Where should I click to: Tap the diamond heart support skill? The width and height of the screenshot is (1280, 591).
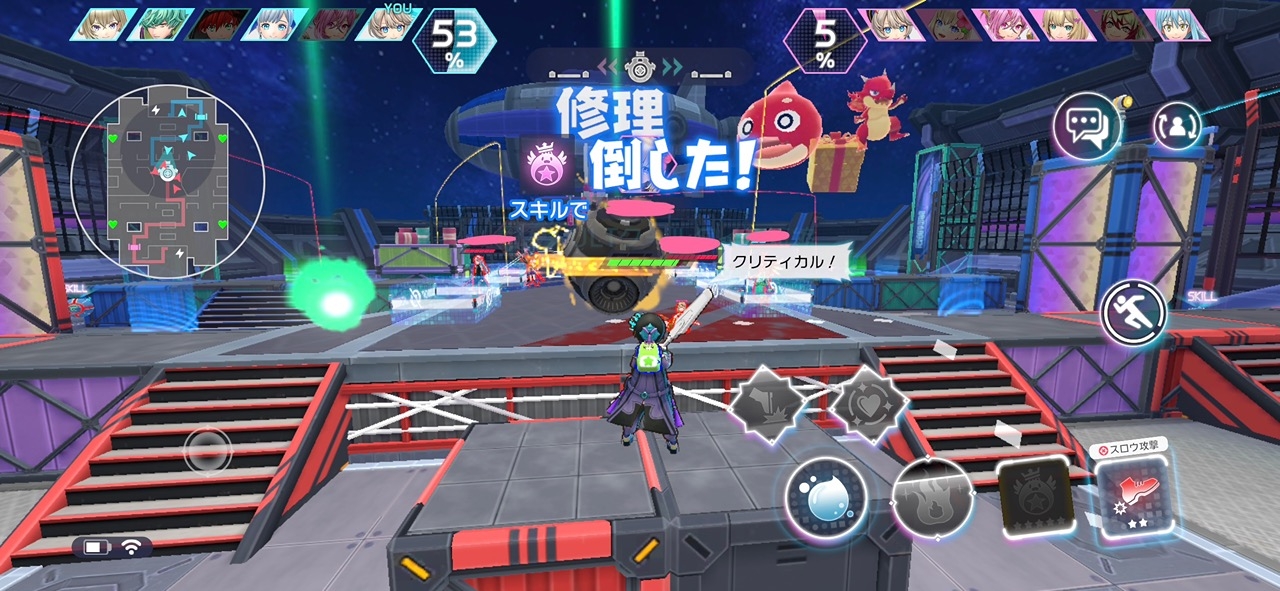click(x=869, y=403)
